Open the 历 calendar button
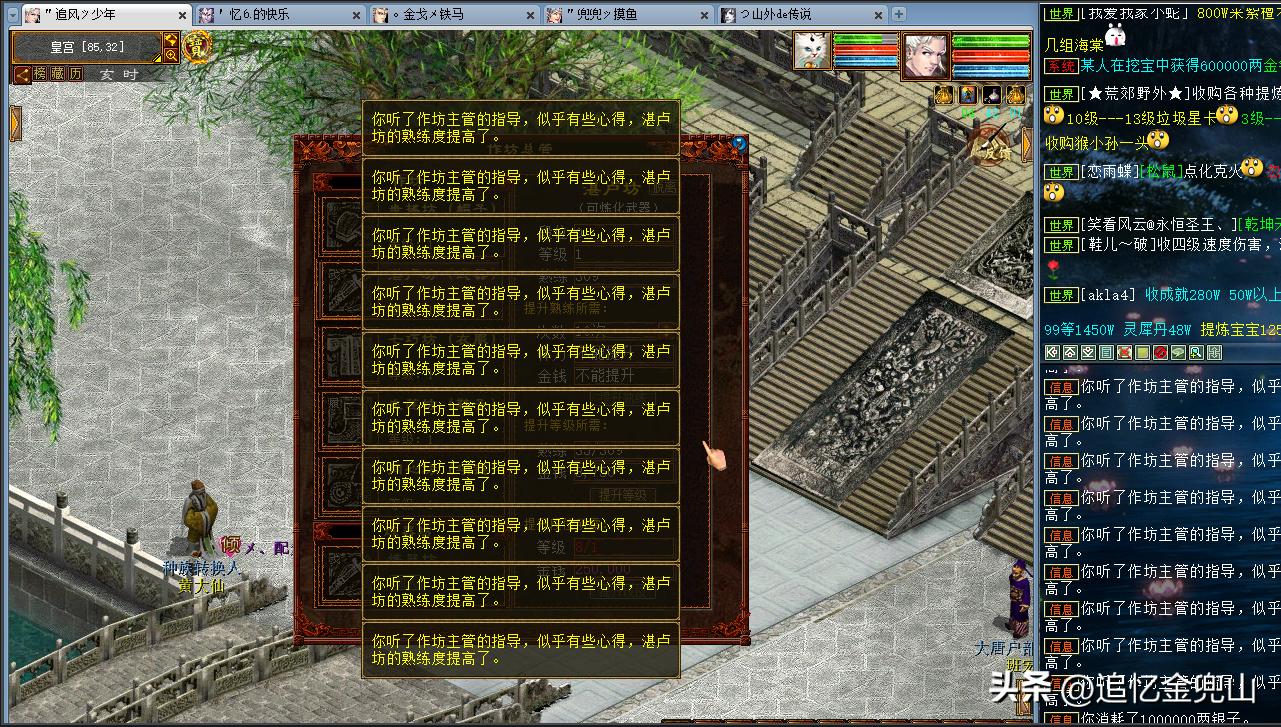Viewport: 1281px width, 727px height. [76, 74]
